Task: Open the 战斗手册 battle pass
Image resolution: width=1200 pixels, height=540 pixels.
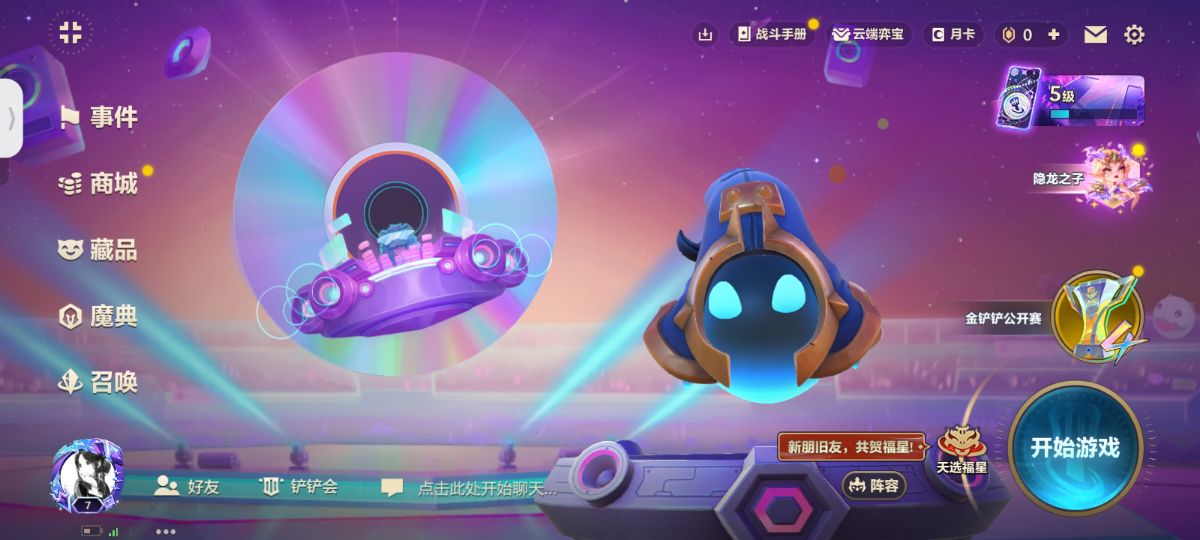Action: (771, 34)
